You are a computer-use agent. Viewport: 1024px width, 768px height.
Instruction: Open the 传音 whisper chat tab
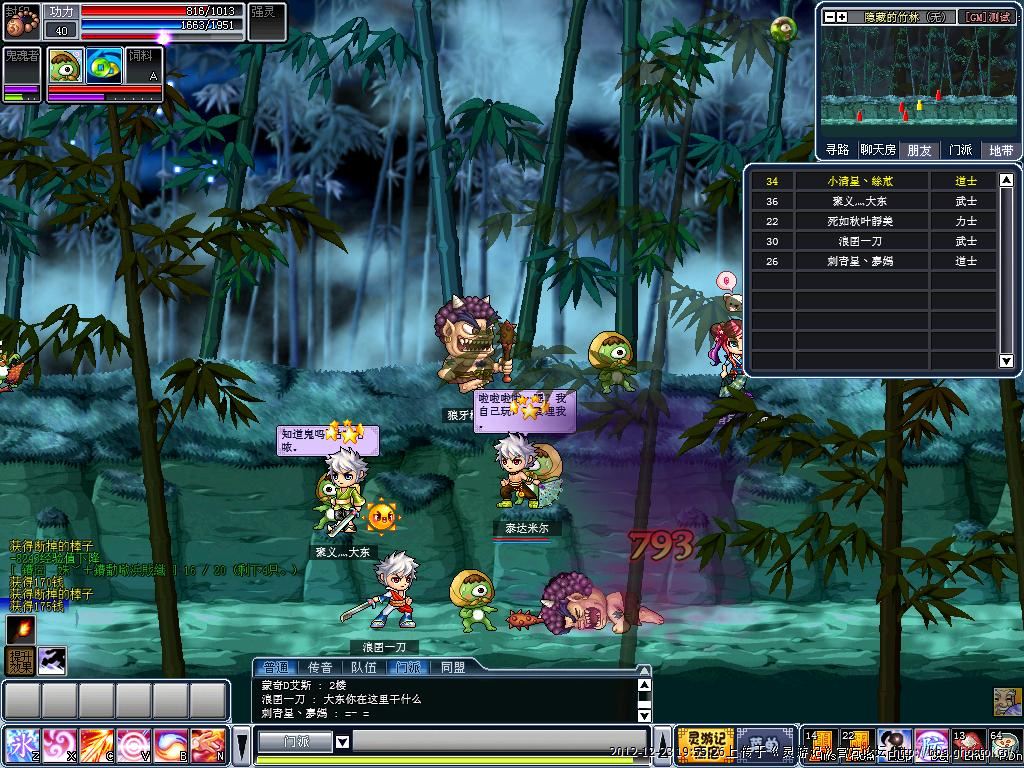[x=320, y=667]
